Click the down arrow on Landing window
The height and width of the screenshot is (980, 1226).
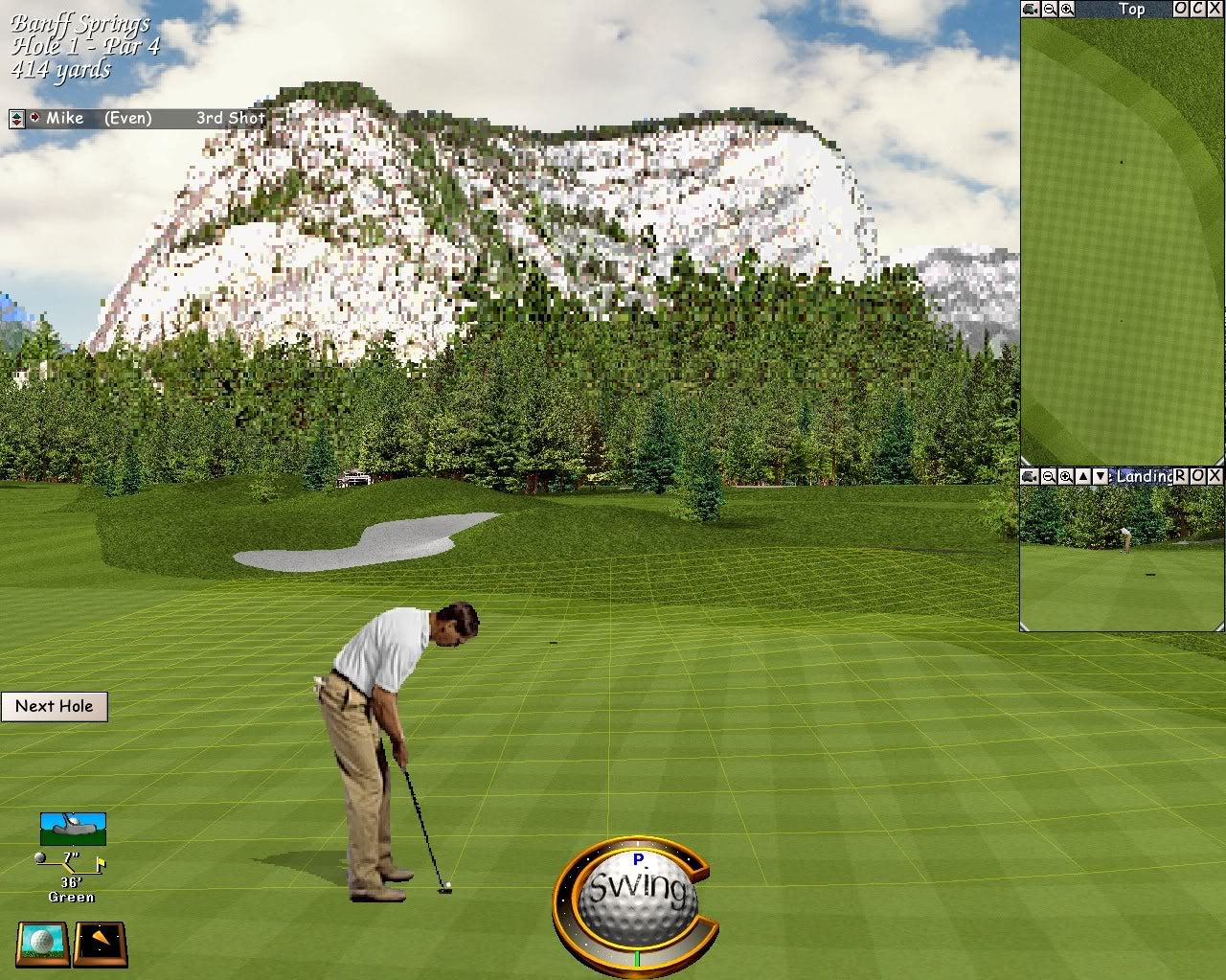coord(1101,476)
